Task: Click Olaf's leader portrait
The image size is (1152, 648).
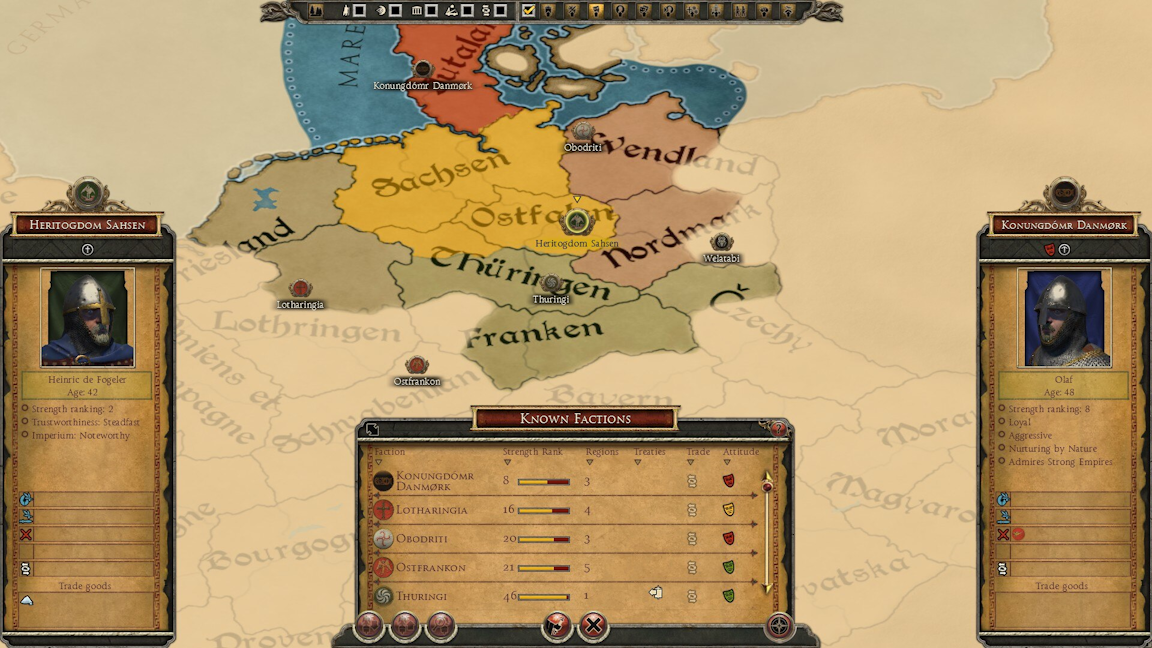Action: (x=1064, y=318)
